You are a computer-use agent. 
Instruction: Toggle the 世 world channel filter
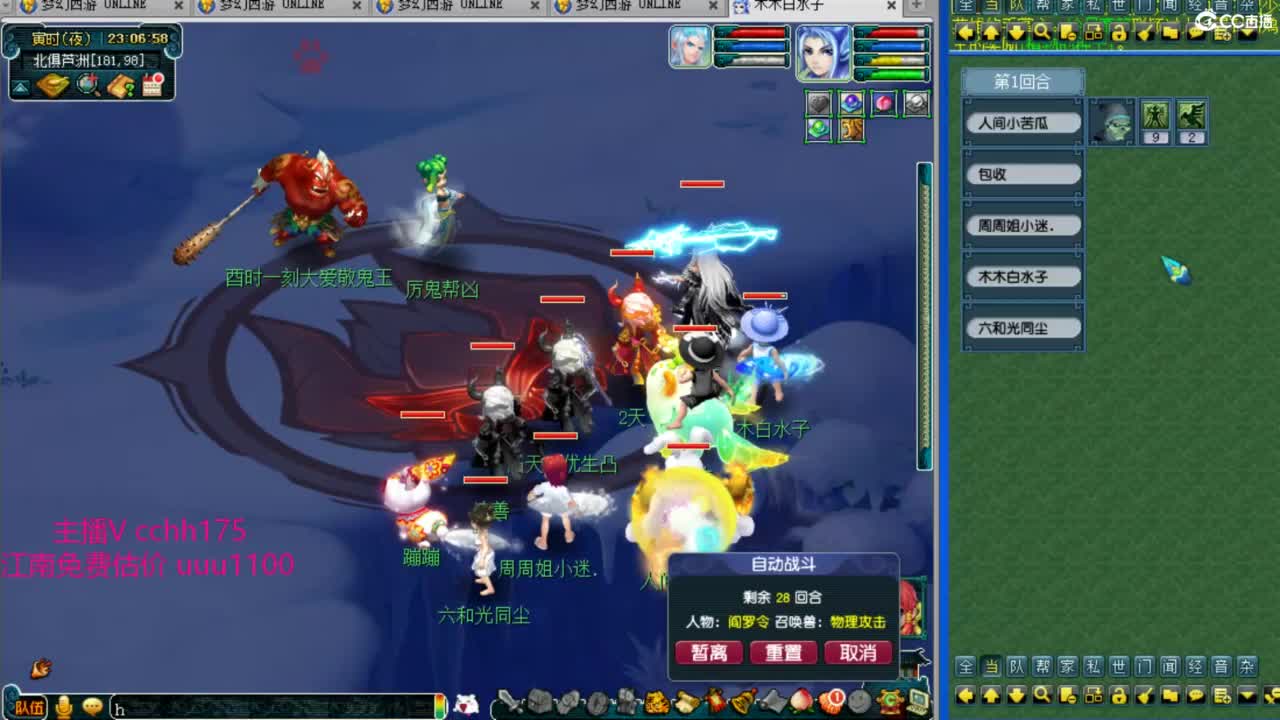(1119, 665)
